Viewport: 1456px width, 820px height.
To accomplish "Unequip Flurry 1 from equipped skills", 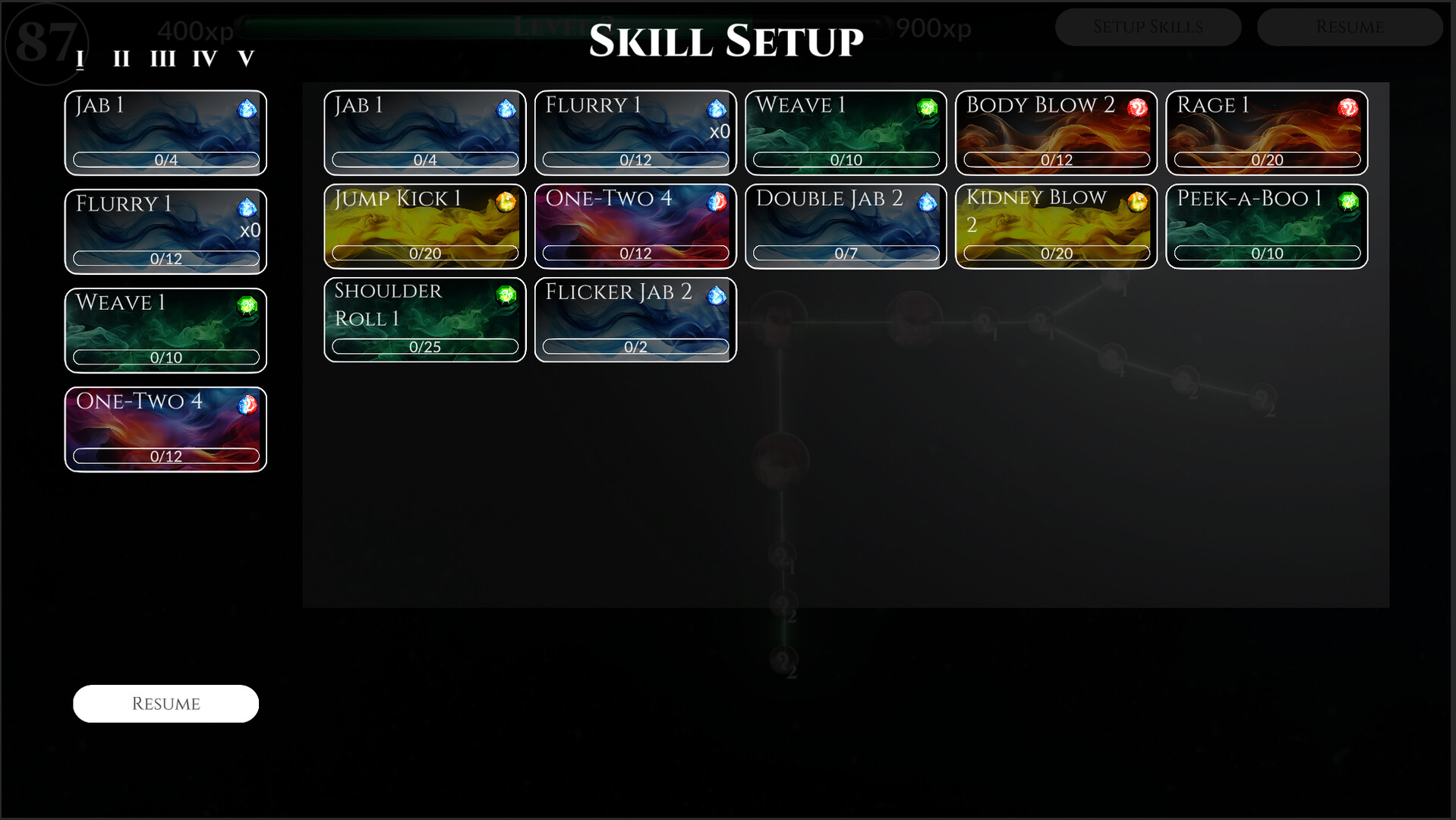I will [x=165, y=232].
